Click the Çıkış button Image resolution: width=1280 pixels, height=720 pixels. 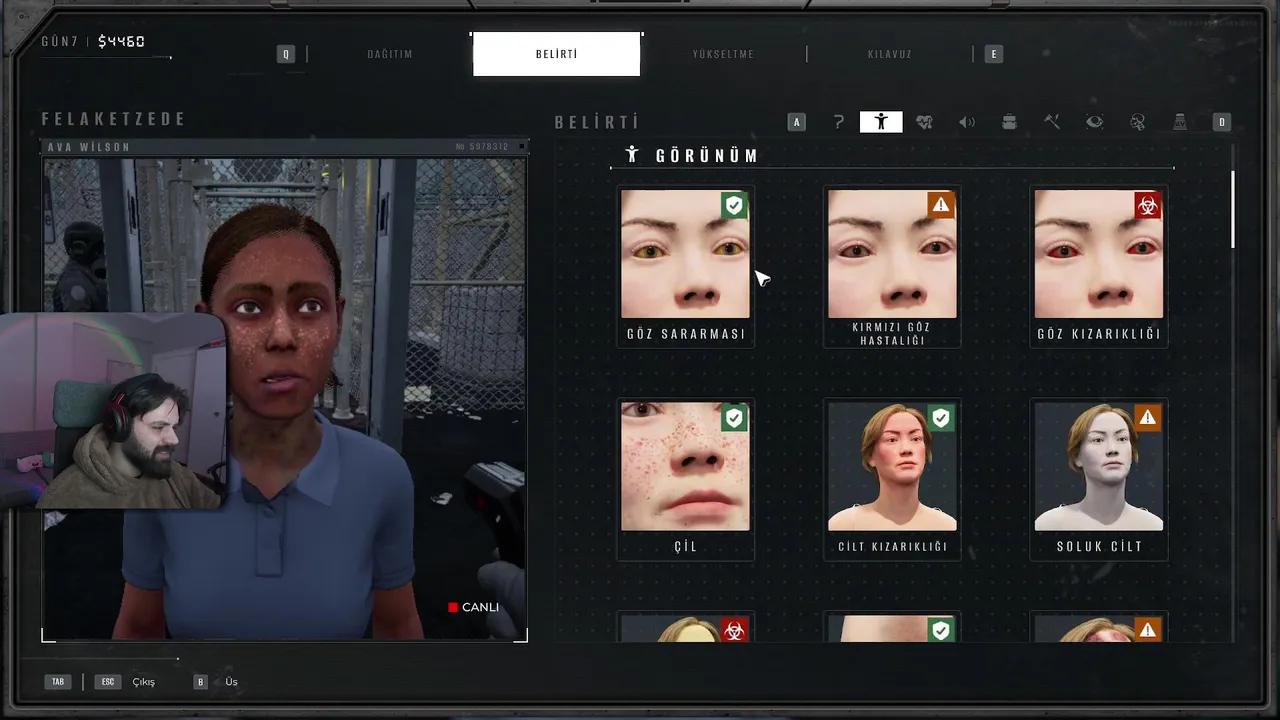point(143,681)
